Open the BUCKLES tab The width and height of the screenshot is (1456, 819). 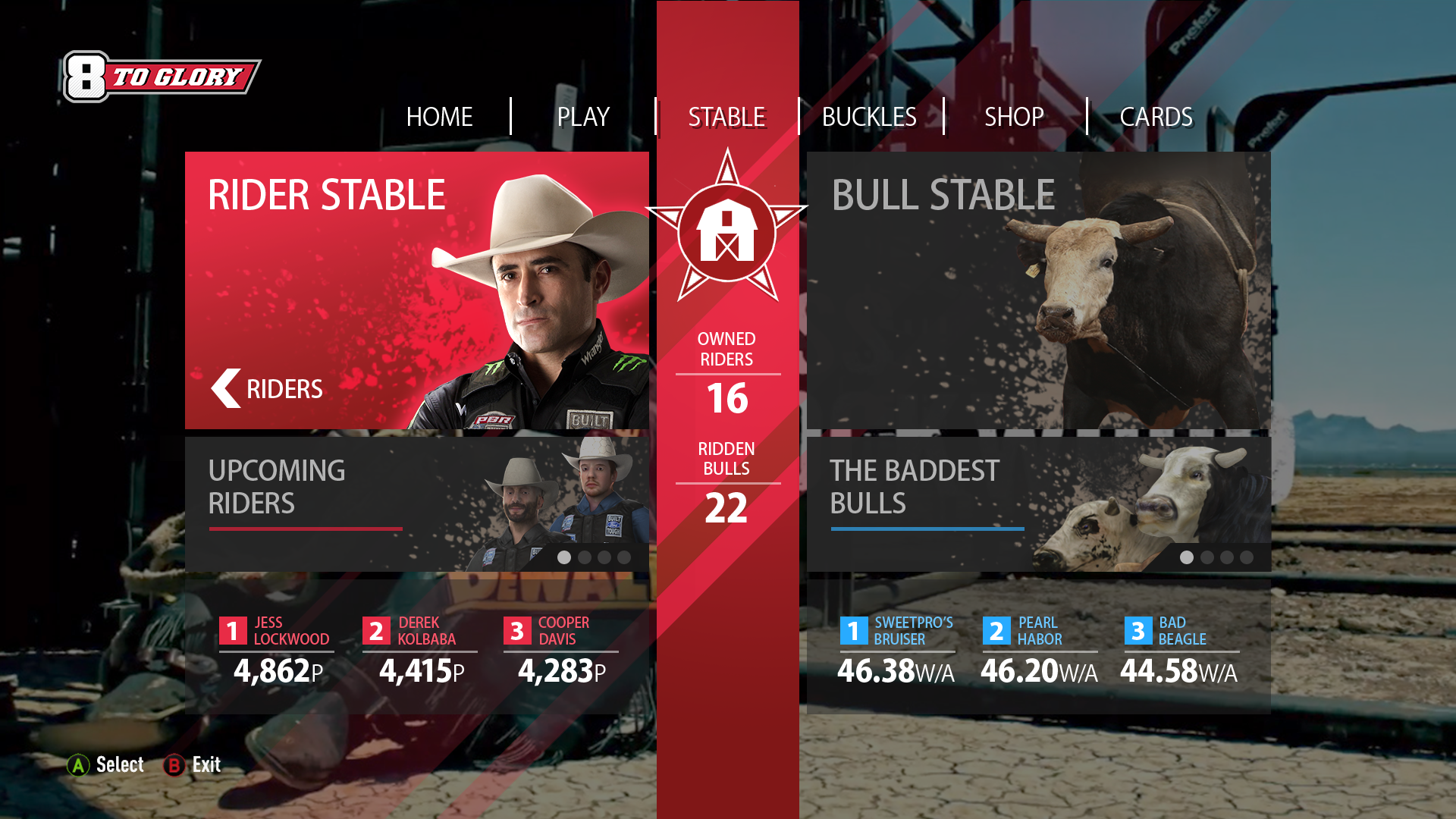point(869,117)
